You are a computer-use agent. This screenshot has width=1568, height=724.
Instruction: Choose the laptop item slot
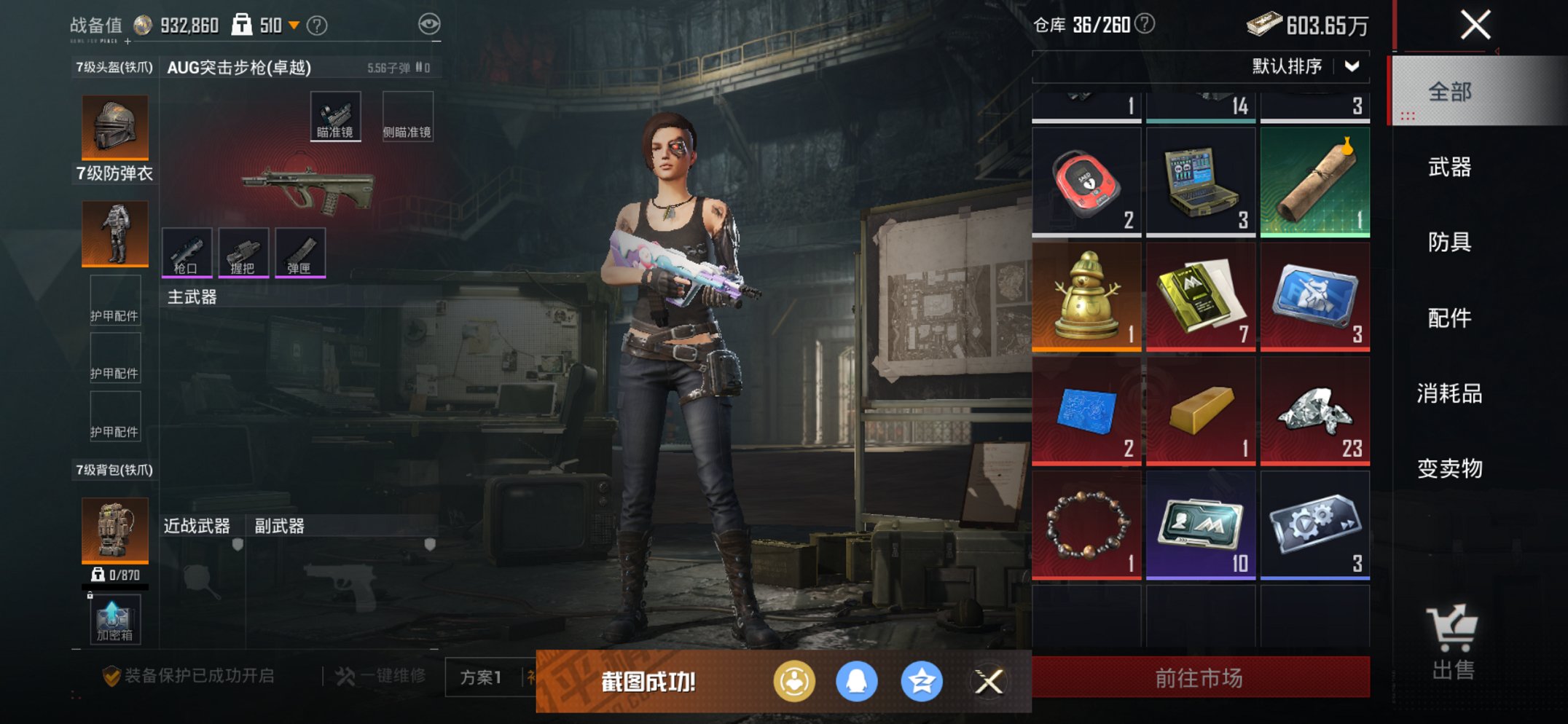pyautogui.click(x=1201, y=182)
